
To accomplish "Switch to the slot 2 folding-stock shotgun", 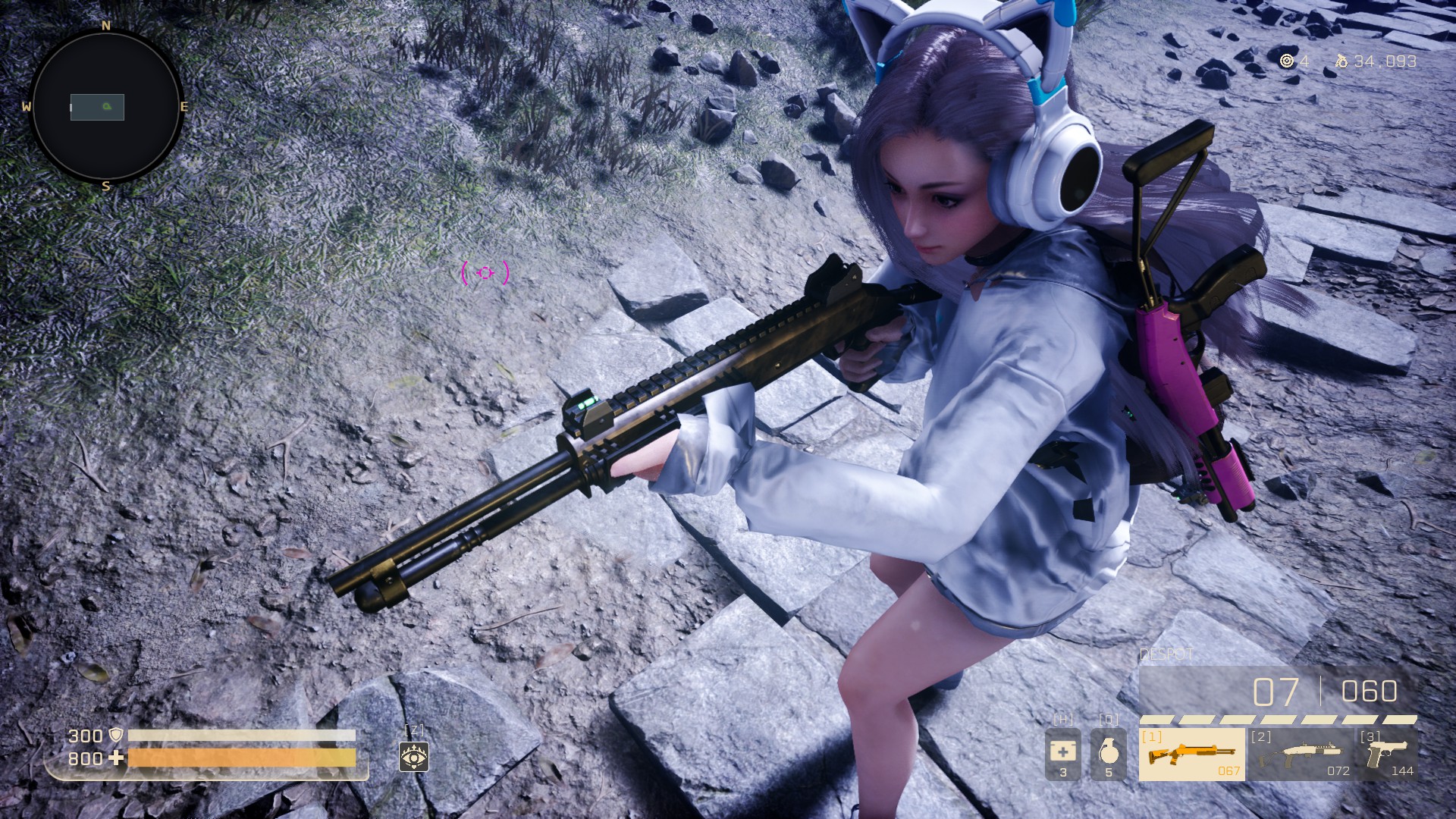I will (1303, 755).
